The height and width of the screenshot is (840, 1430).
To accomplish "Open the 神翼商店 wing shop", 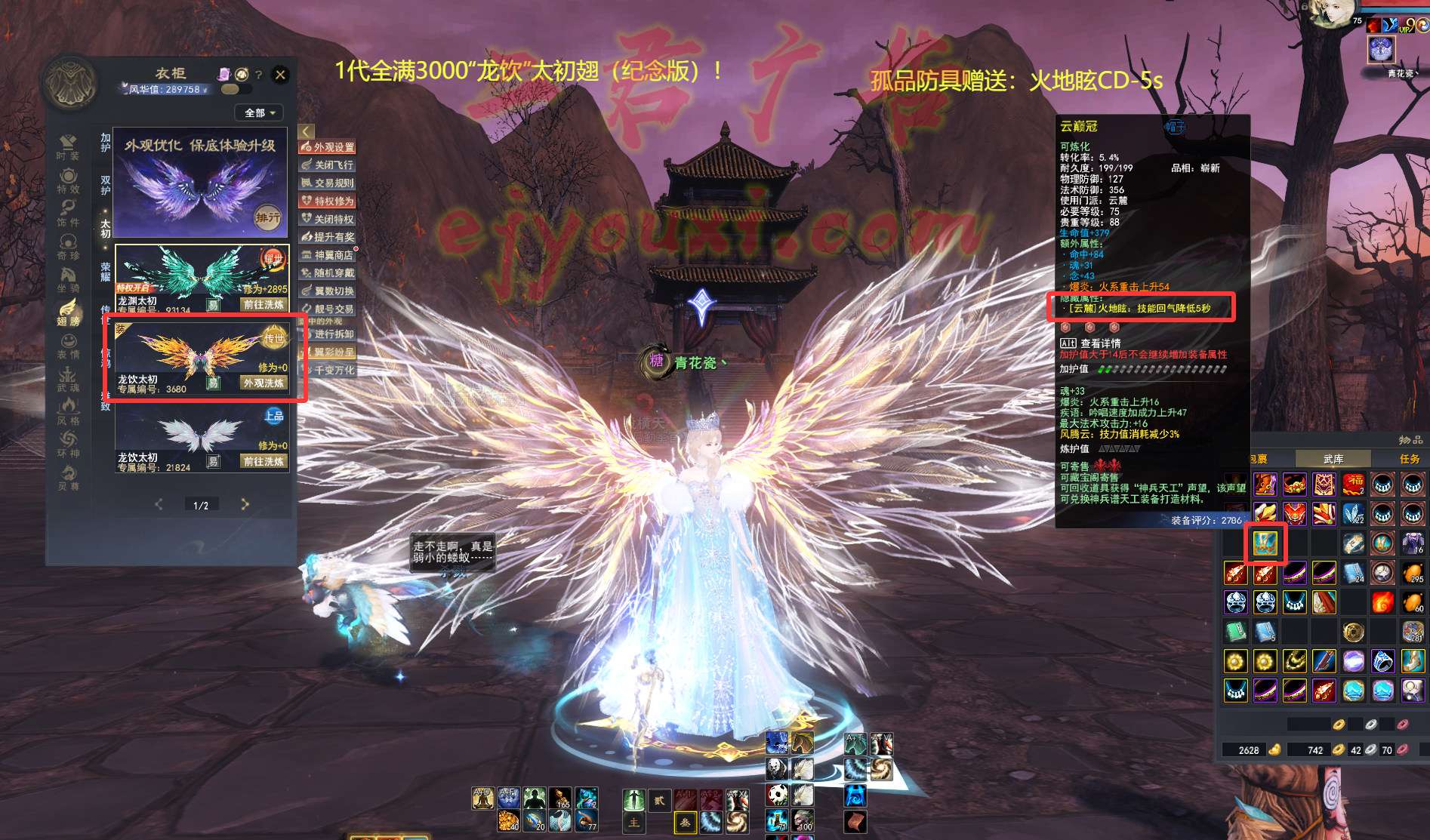I will (328, 255).
